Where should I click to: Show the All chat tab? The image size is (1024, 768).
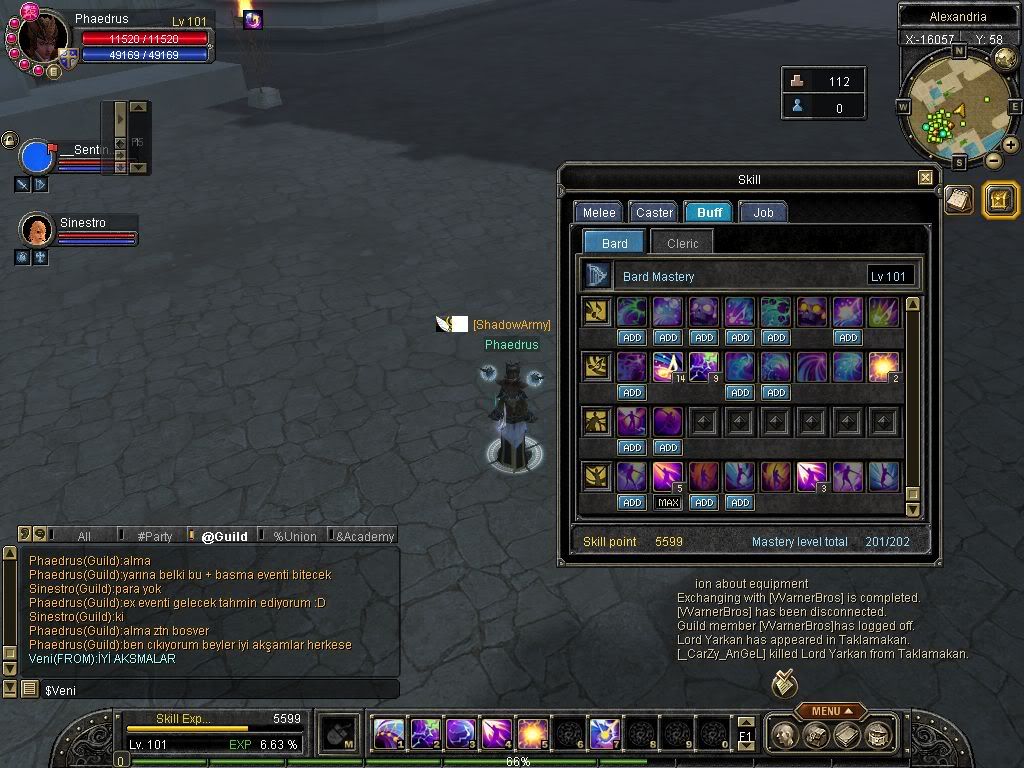(x=84, y=536)
